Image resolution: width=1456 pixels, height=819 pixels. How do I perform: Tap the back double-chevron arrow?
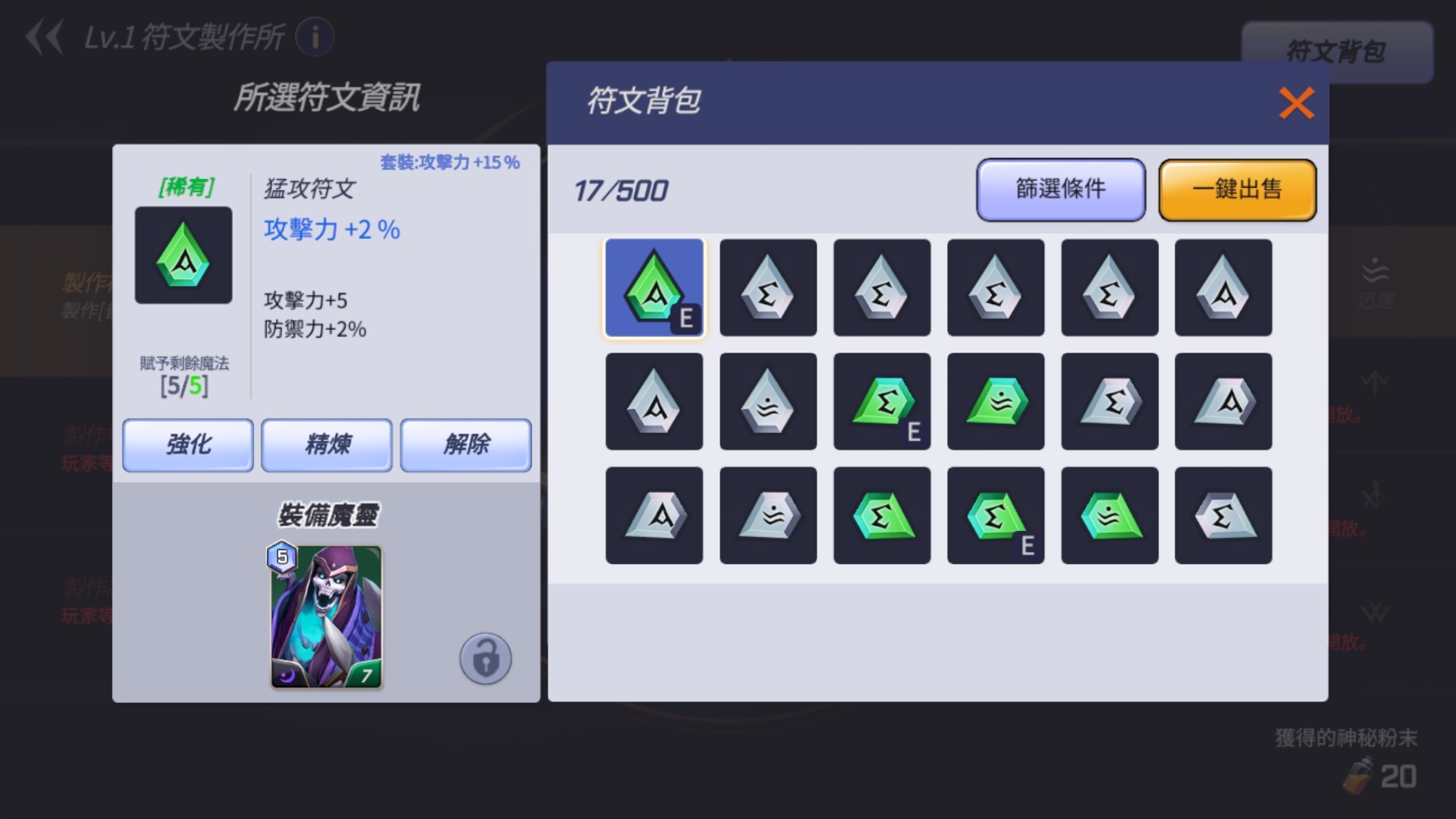click(x=47, y=37)
